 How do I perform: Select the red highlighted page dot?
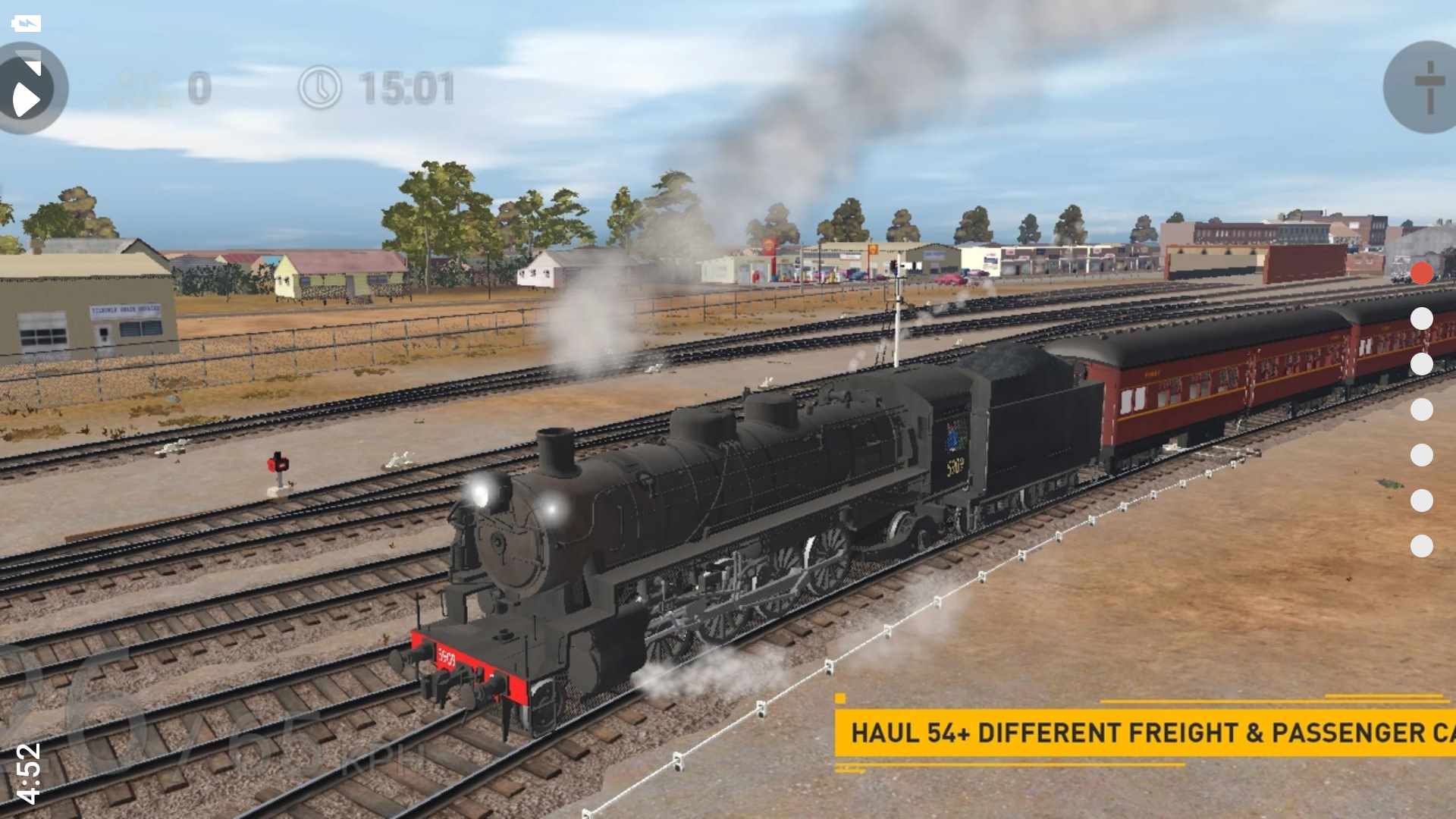pyautogui.click(x=1422, y=273)
